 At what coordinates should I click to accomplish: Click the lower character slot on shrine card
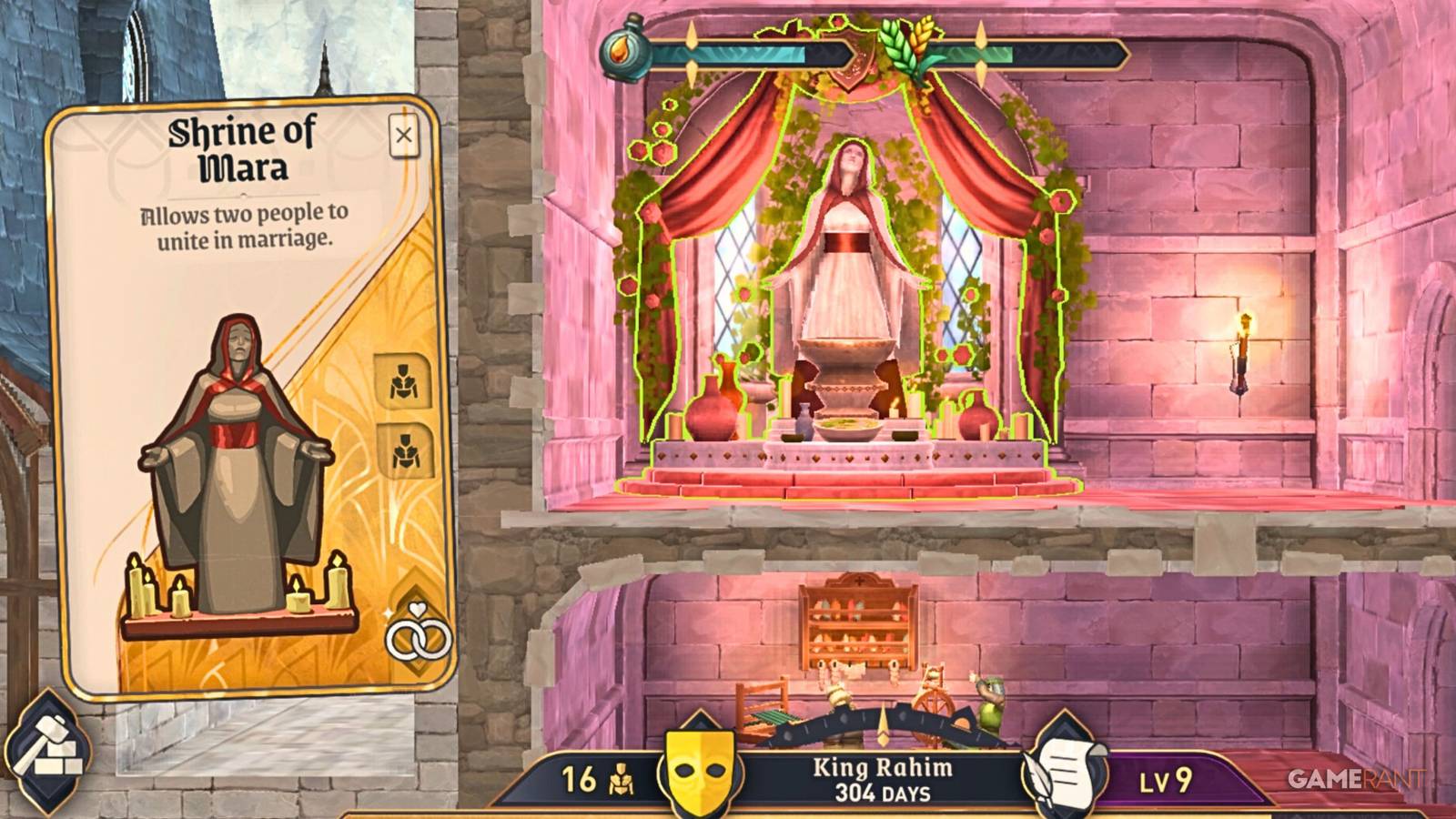[x=407, y=449]
